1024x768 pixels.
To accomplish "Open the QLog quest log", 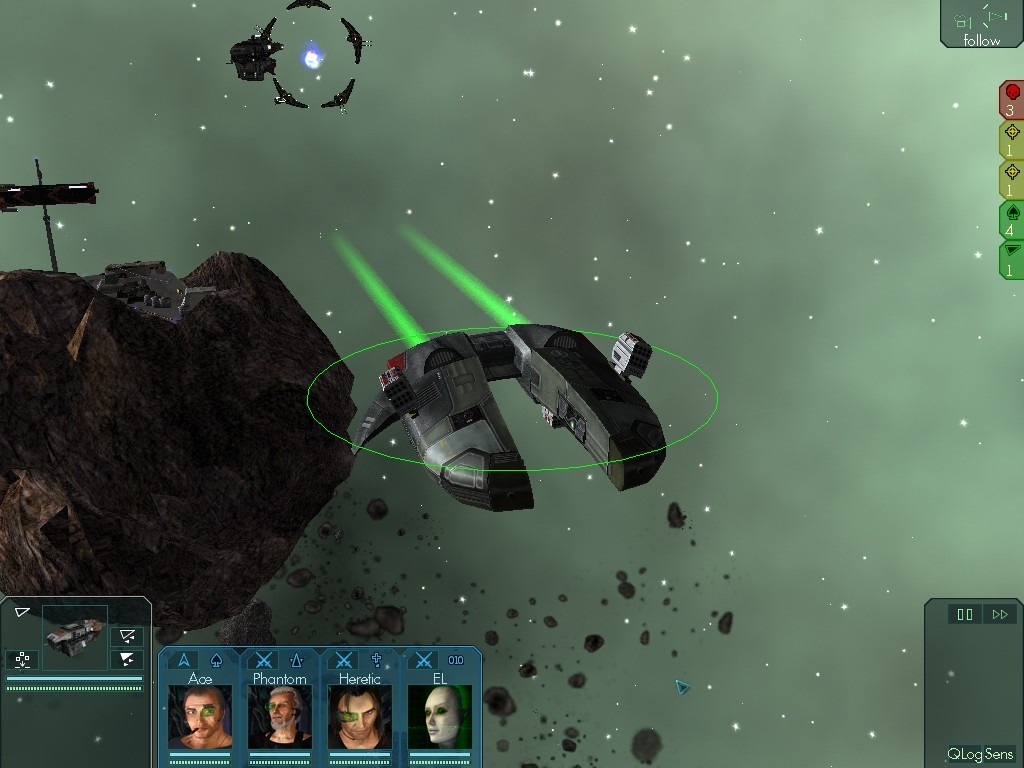I will (x=964, y=754).
